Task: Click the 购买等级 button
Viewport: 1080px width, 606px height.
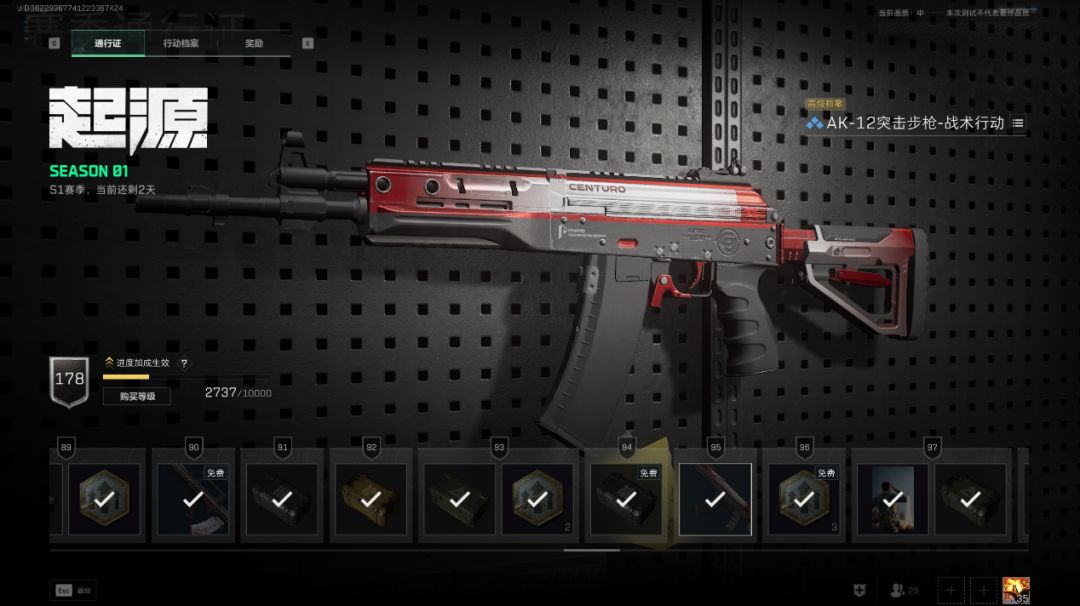Action: [136, 396]
